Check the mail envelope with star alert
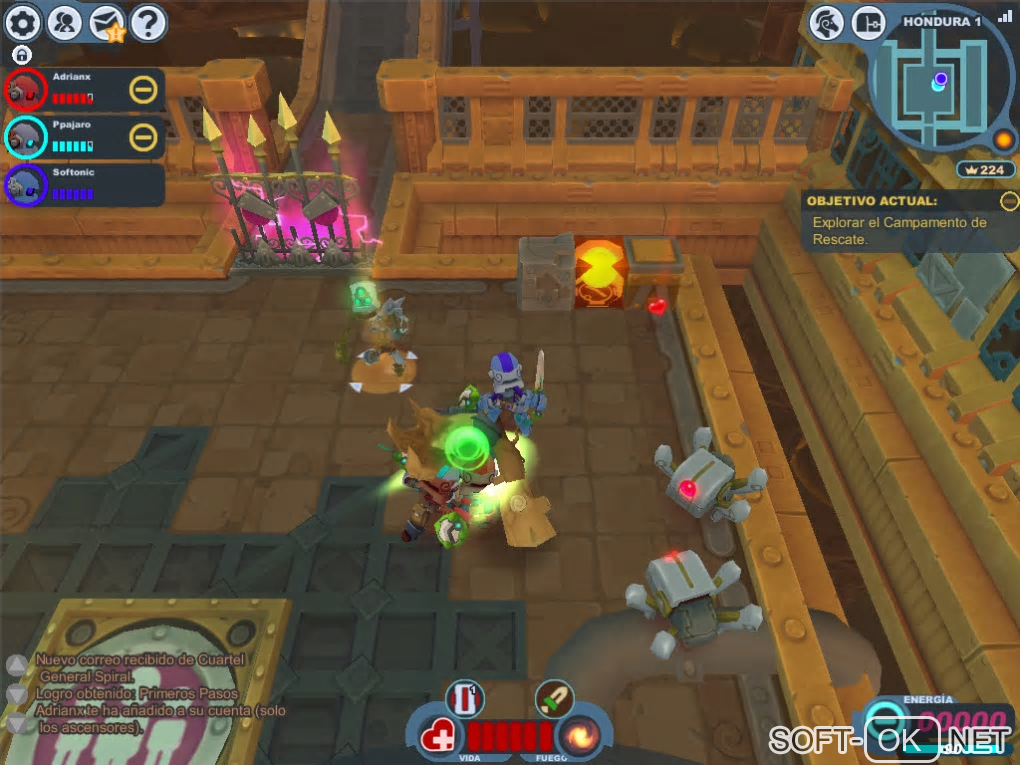1020x765 pixels. coord(107,23)
